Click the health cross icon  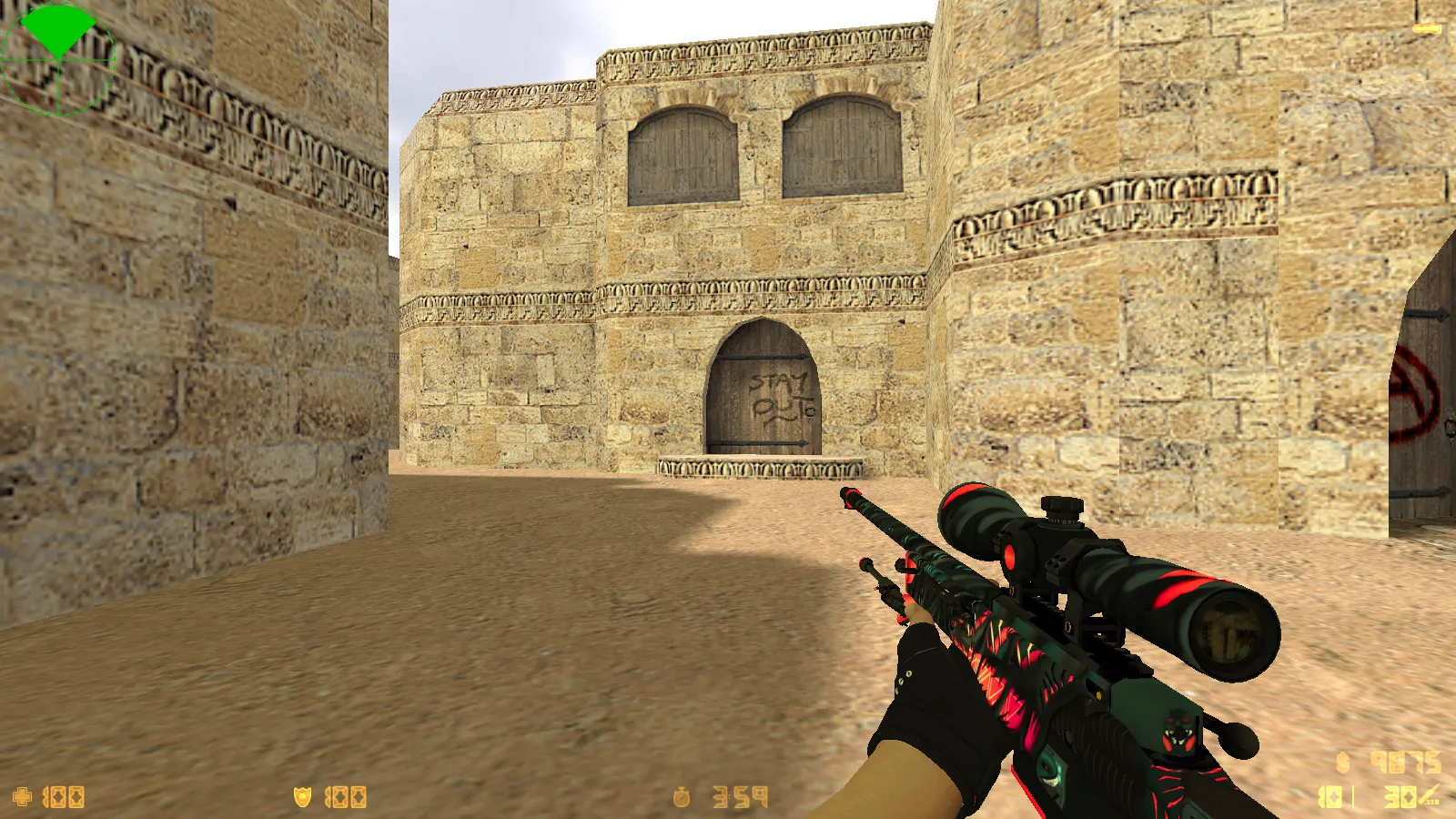pyautogui.click(x=25, y=794)
